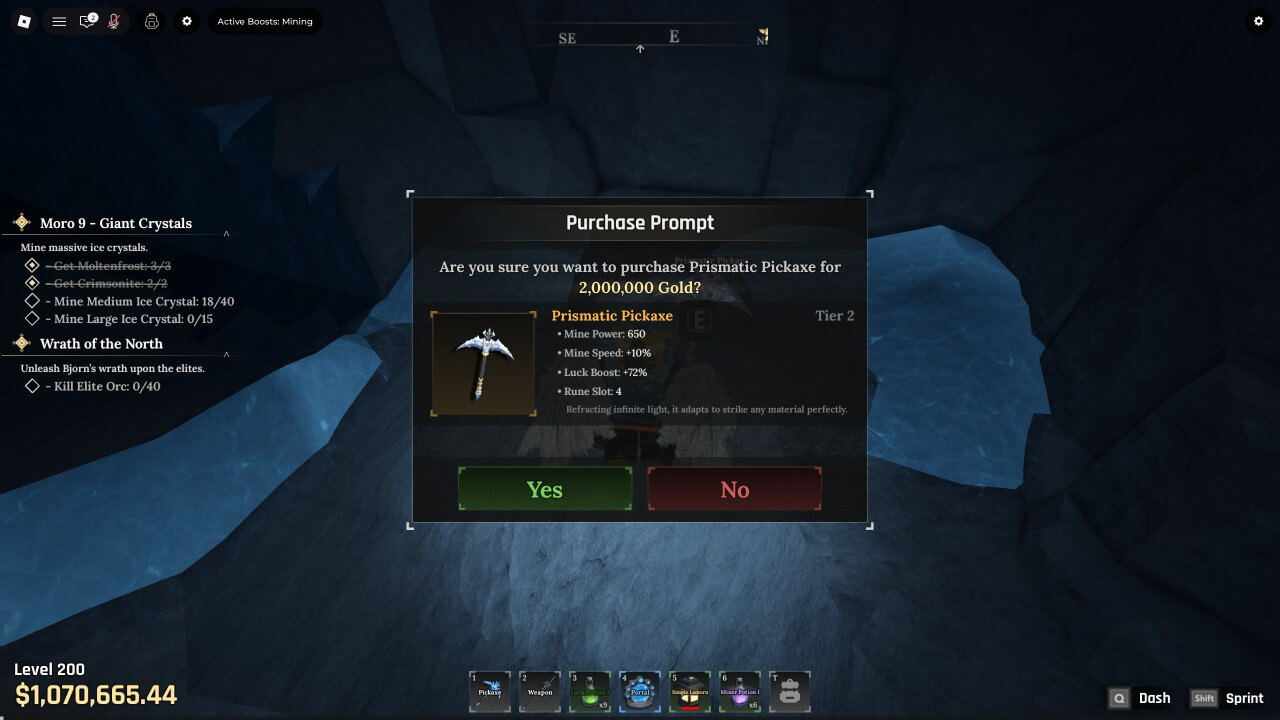Open the backpack icon in top bar
This screenshot has width=1280, height=720.
click(x=152, y=21)
